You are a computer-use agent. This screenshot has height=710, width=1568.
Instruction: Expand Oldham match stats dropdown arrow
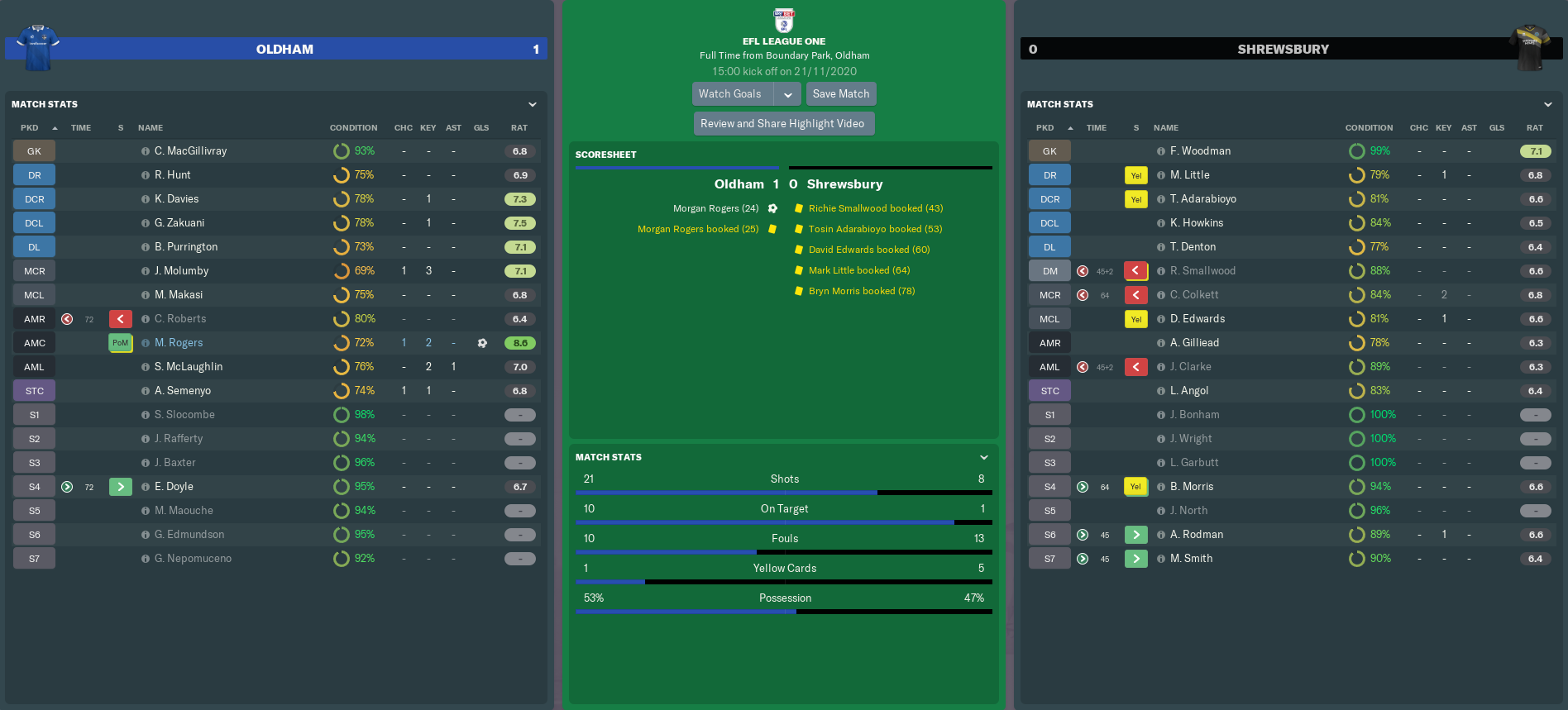point(533,104)
